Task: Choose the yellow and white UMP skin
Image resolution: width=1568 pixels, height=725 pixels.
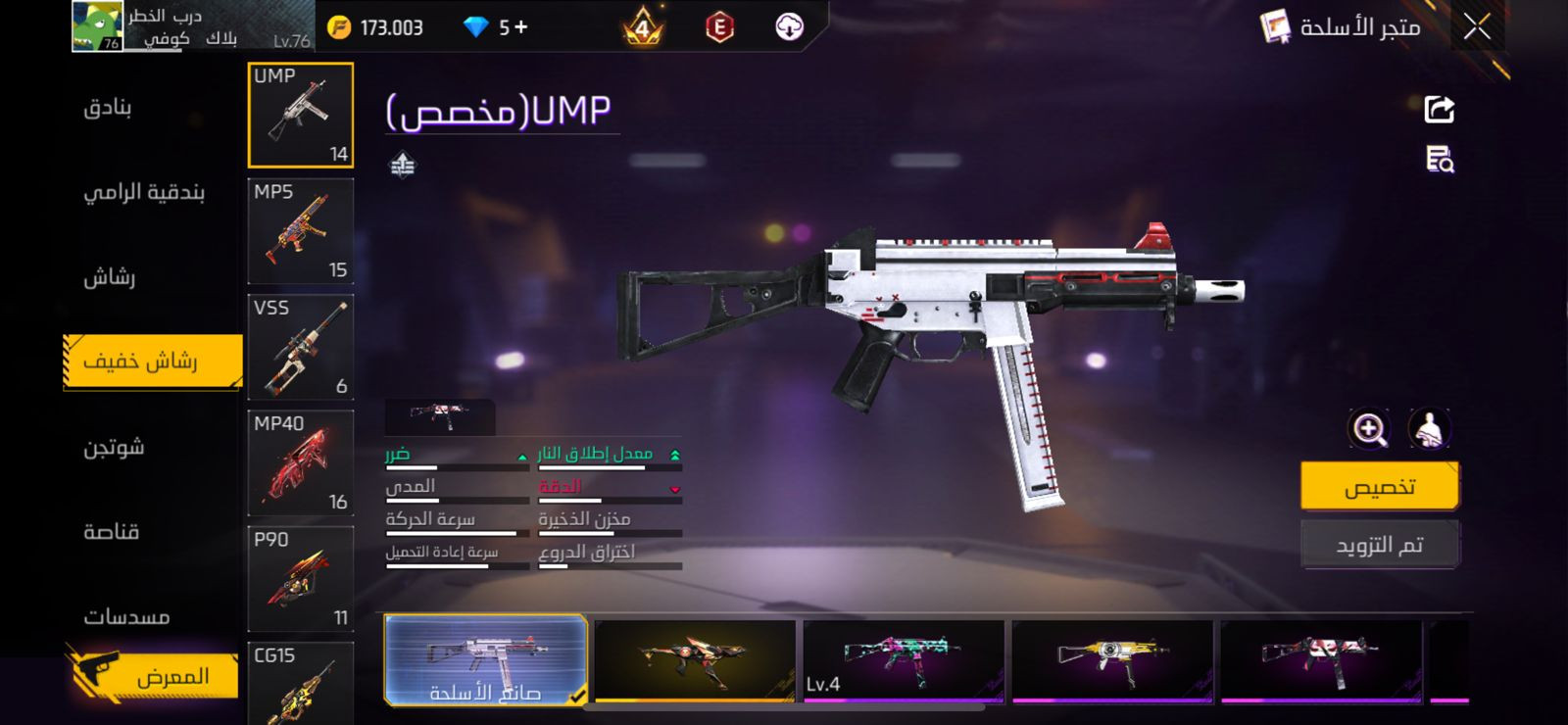Action: tap(1112, 659)
